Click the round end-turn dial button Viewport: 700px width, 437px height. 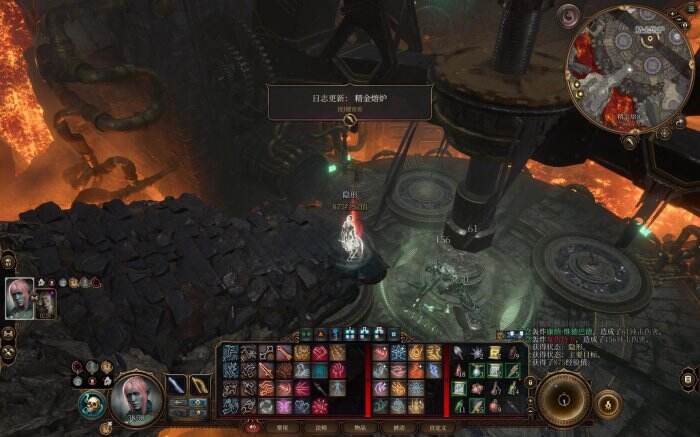pyautogui.click(x=563, y=398)
